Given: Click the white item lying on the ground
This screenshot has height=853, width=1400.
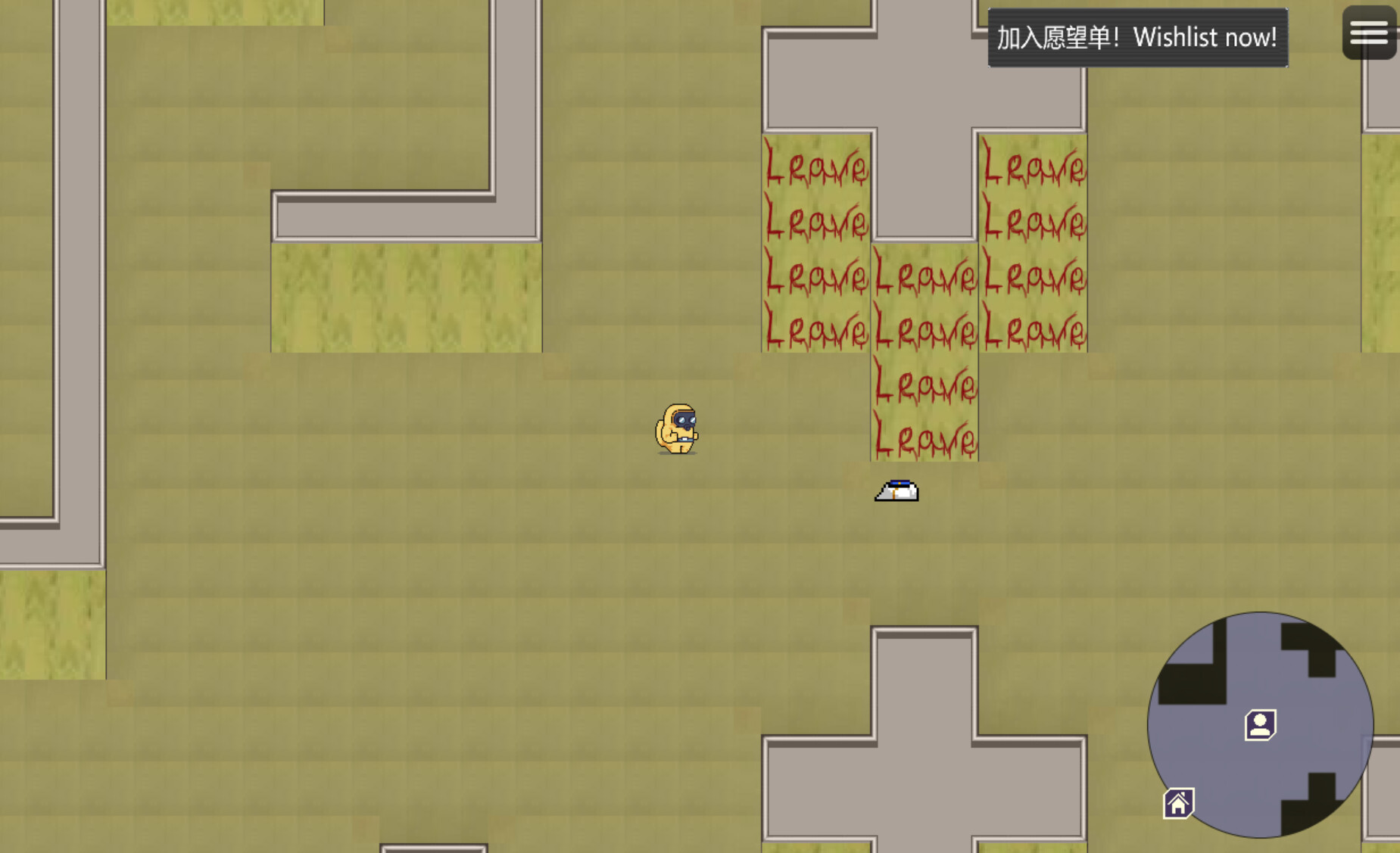Looking at the screenshot, I should coord(896,490).
